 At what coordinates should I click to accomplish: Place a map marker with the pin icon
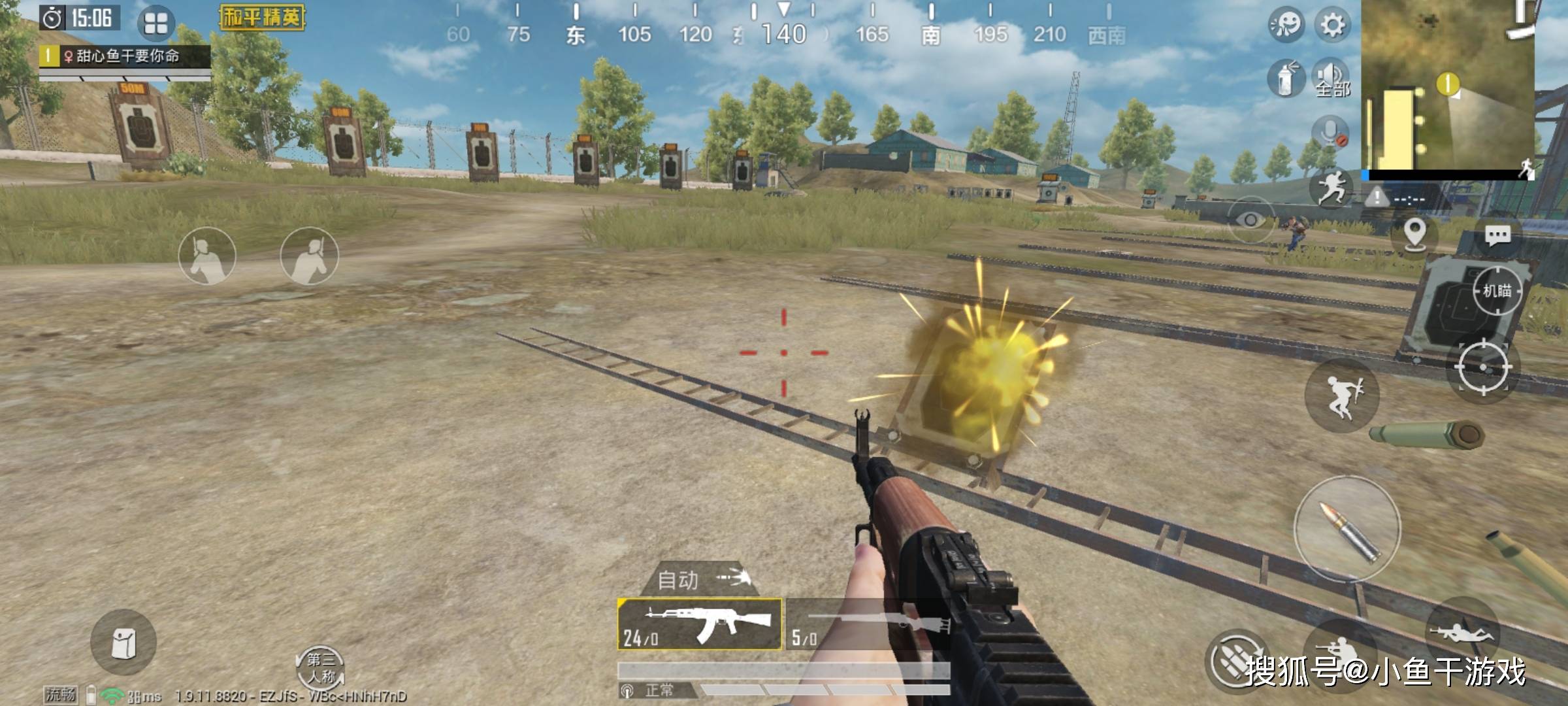click(1414, 234)
